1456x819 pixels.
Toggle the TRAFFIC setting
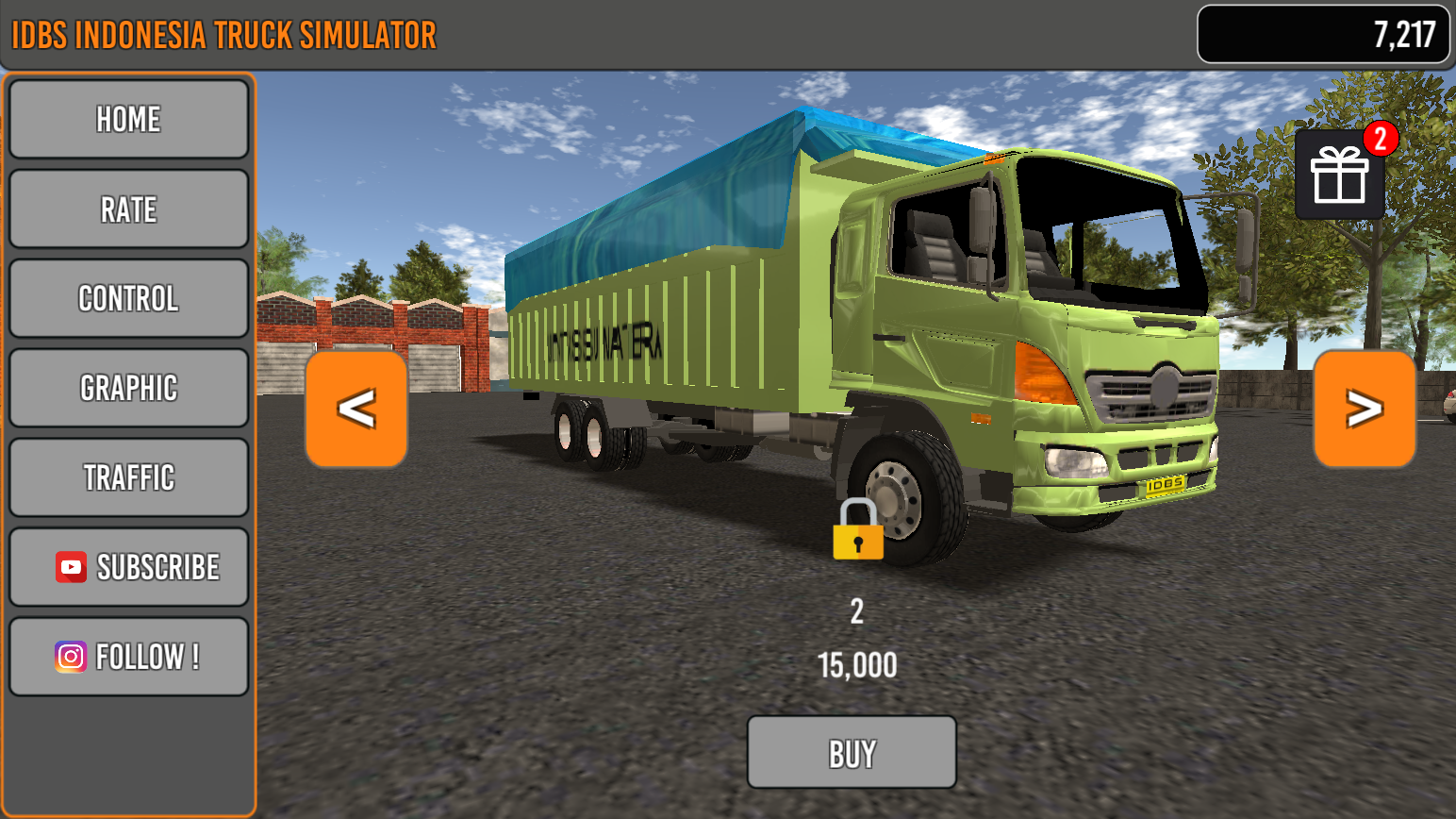(x=128, y=476)
